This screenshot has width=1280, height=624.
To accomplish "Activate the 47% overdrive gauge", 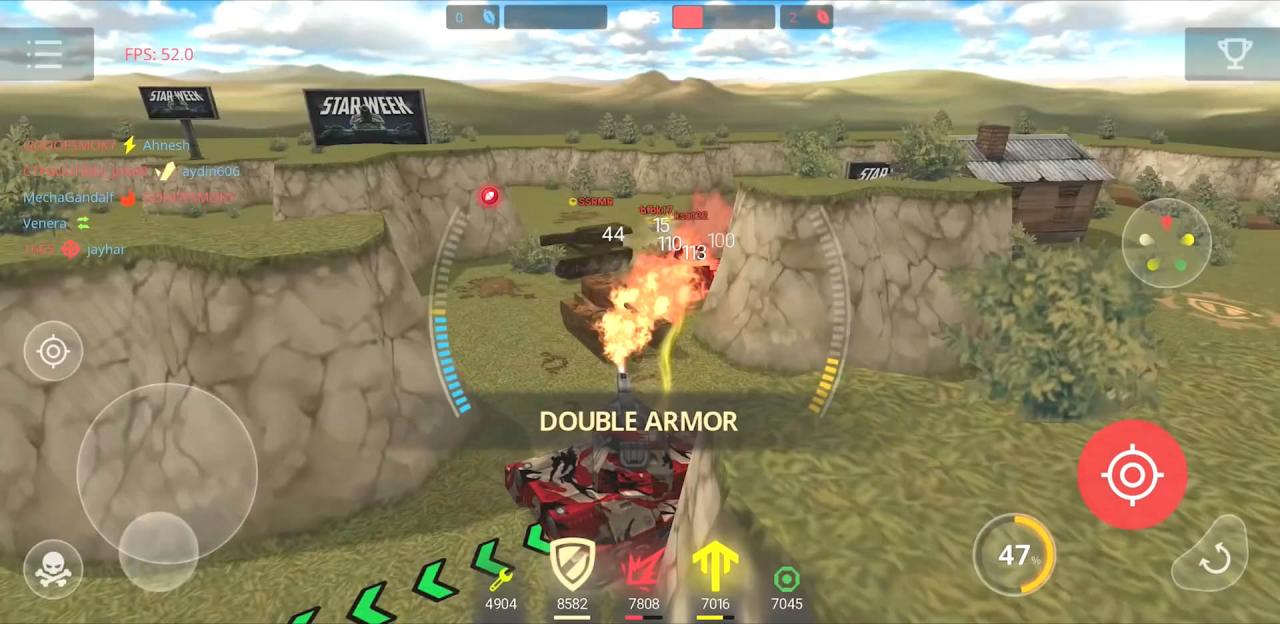I will point(1014,555).
